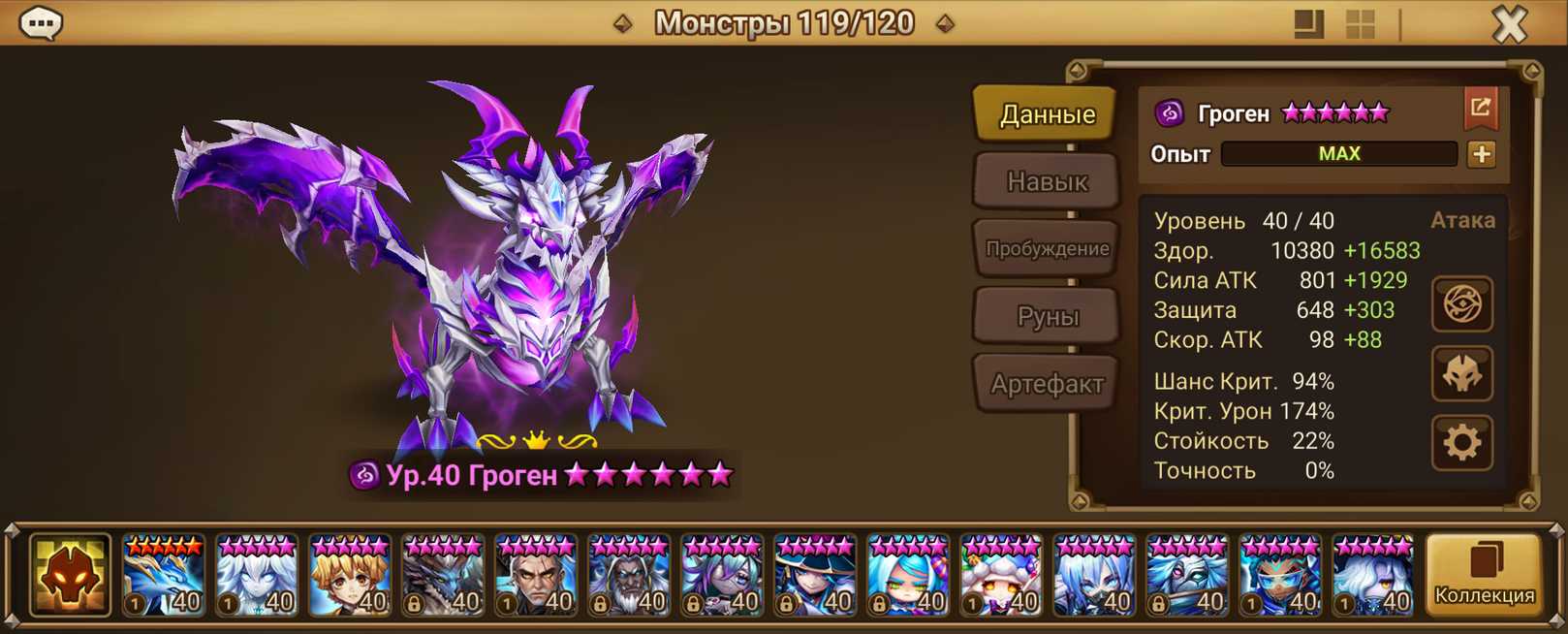Select the Пробуждение tab

click(1047, 249)
